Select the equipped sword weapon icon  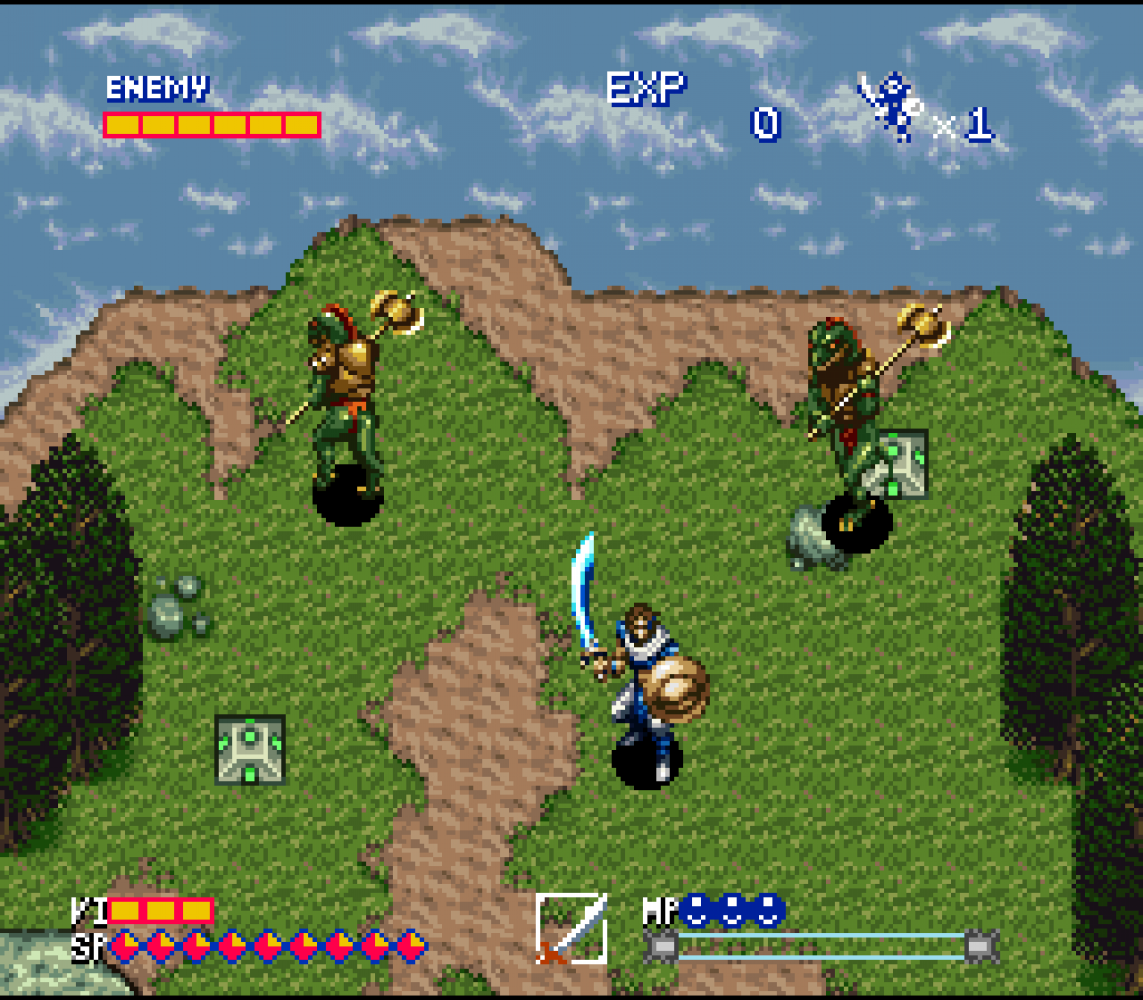pos(571,928)
